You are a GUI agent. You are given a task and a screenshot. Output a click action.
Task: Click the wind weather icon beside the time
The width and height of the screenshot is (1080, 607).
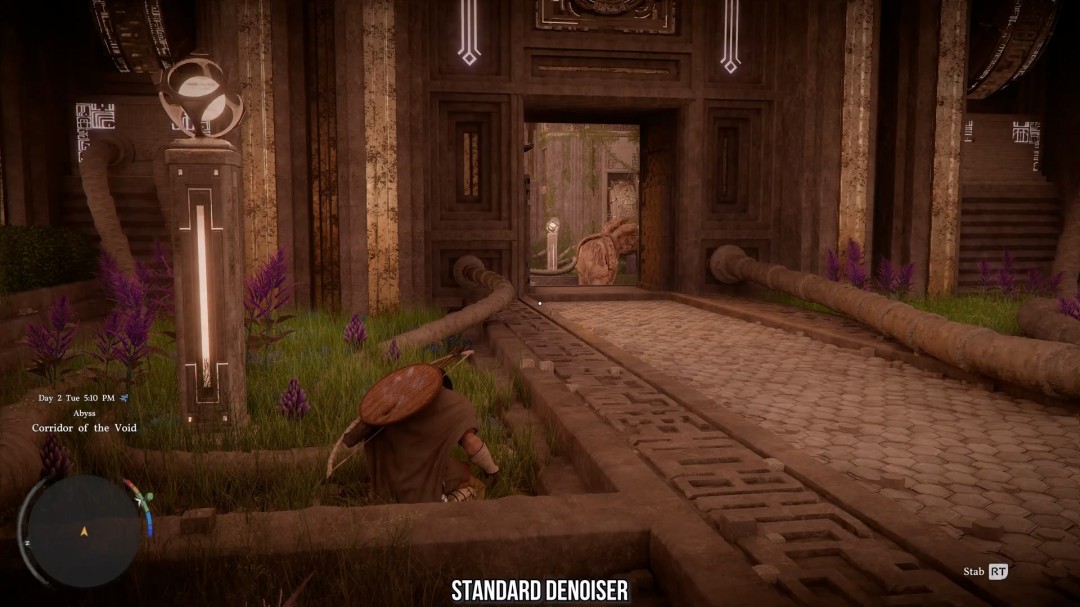124,398
